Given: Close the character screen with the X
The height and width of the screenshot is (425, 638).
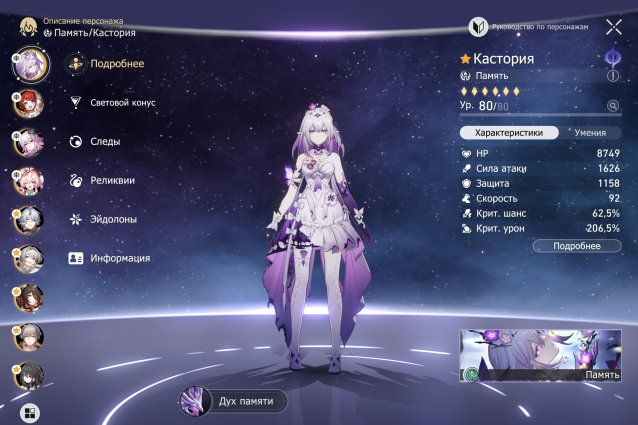Looking at the screenshot, I should tap(613, 27).
